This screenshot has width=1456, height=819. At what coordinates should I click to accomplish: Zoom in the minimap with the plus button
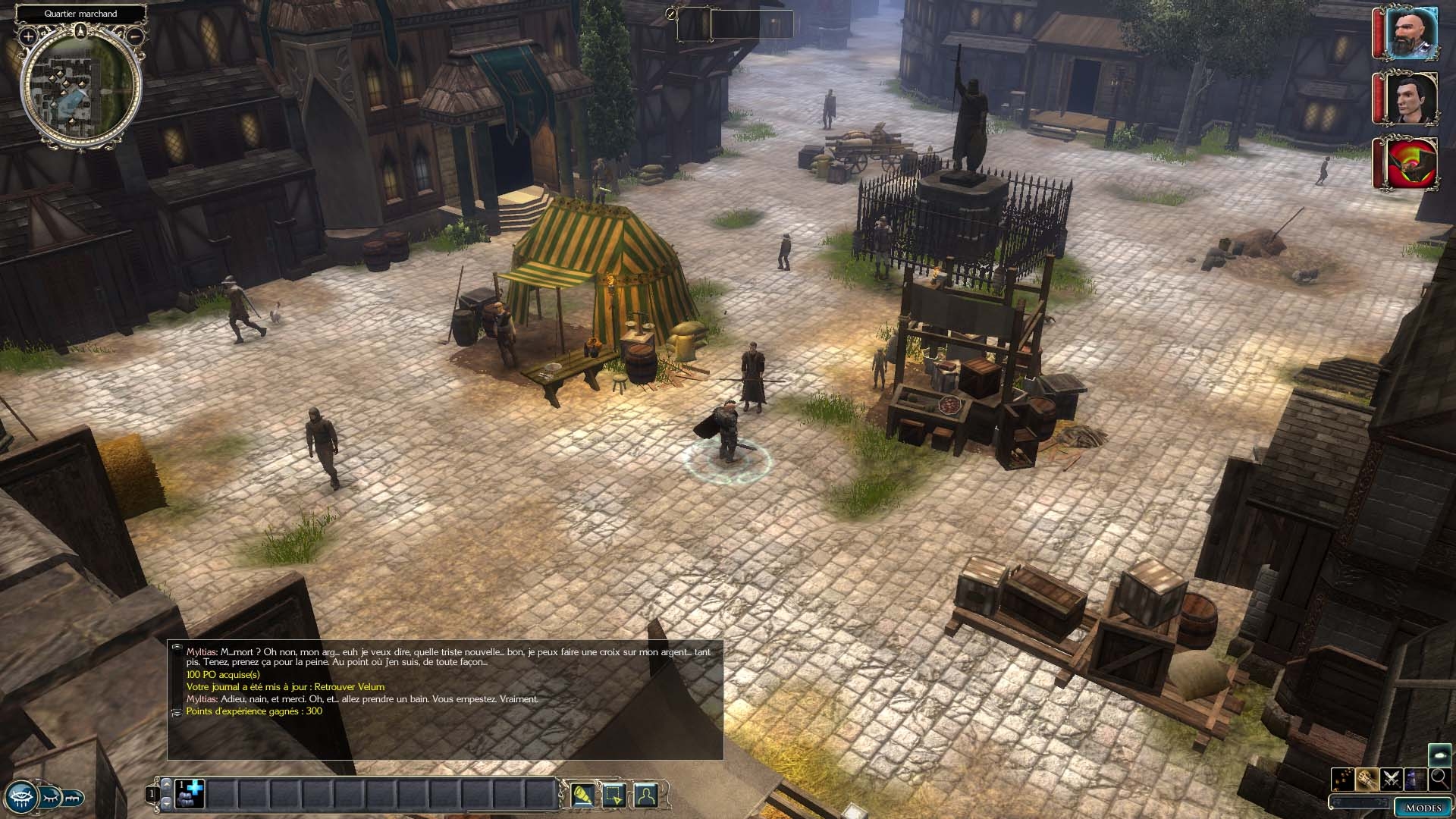[x=28, y=36]
